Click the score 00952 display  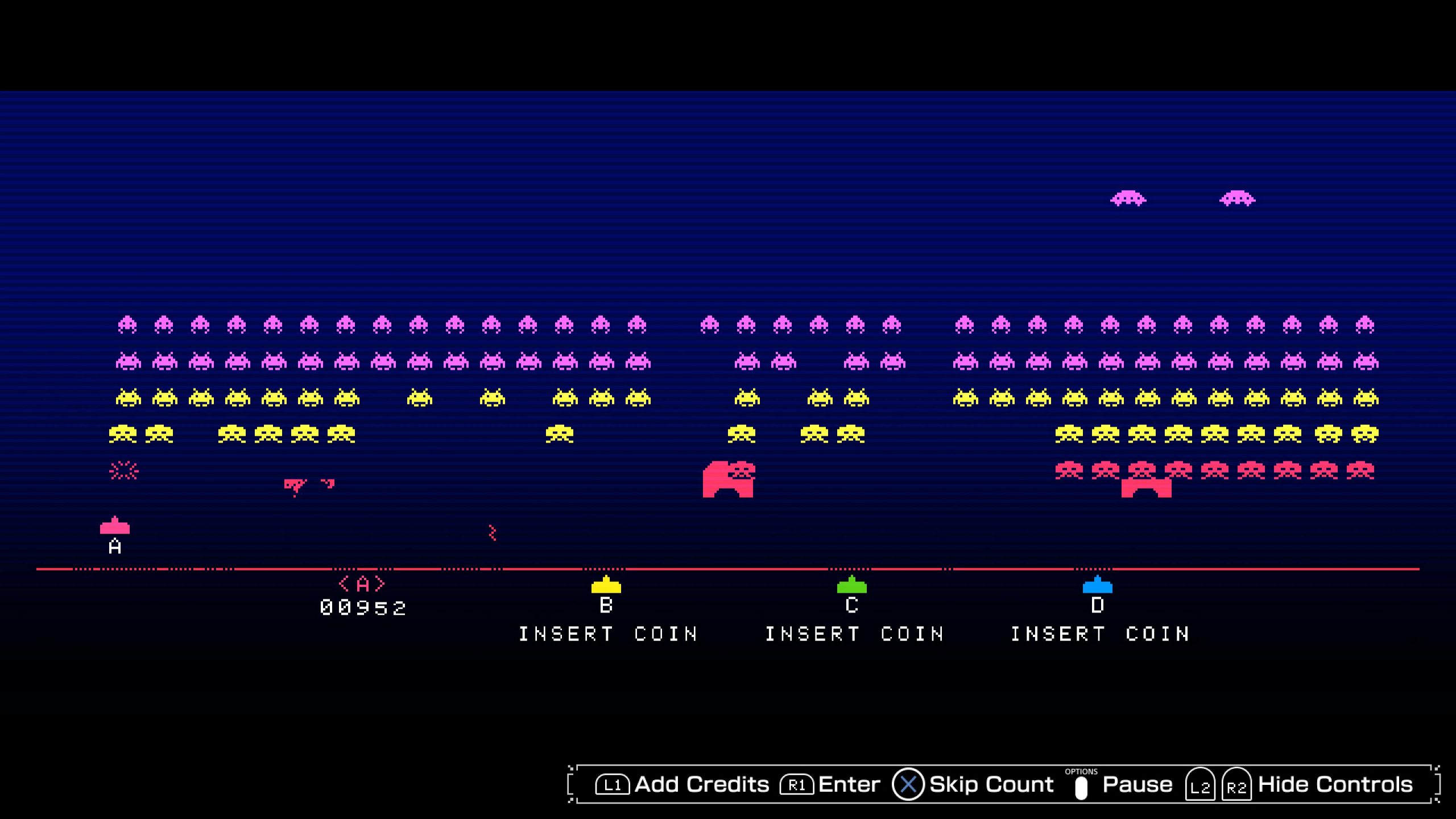pos(362,607)
